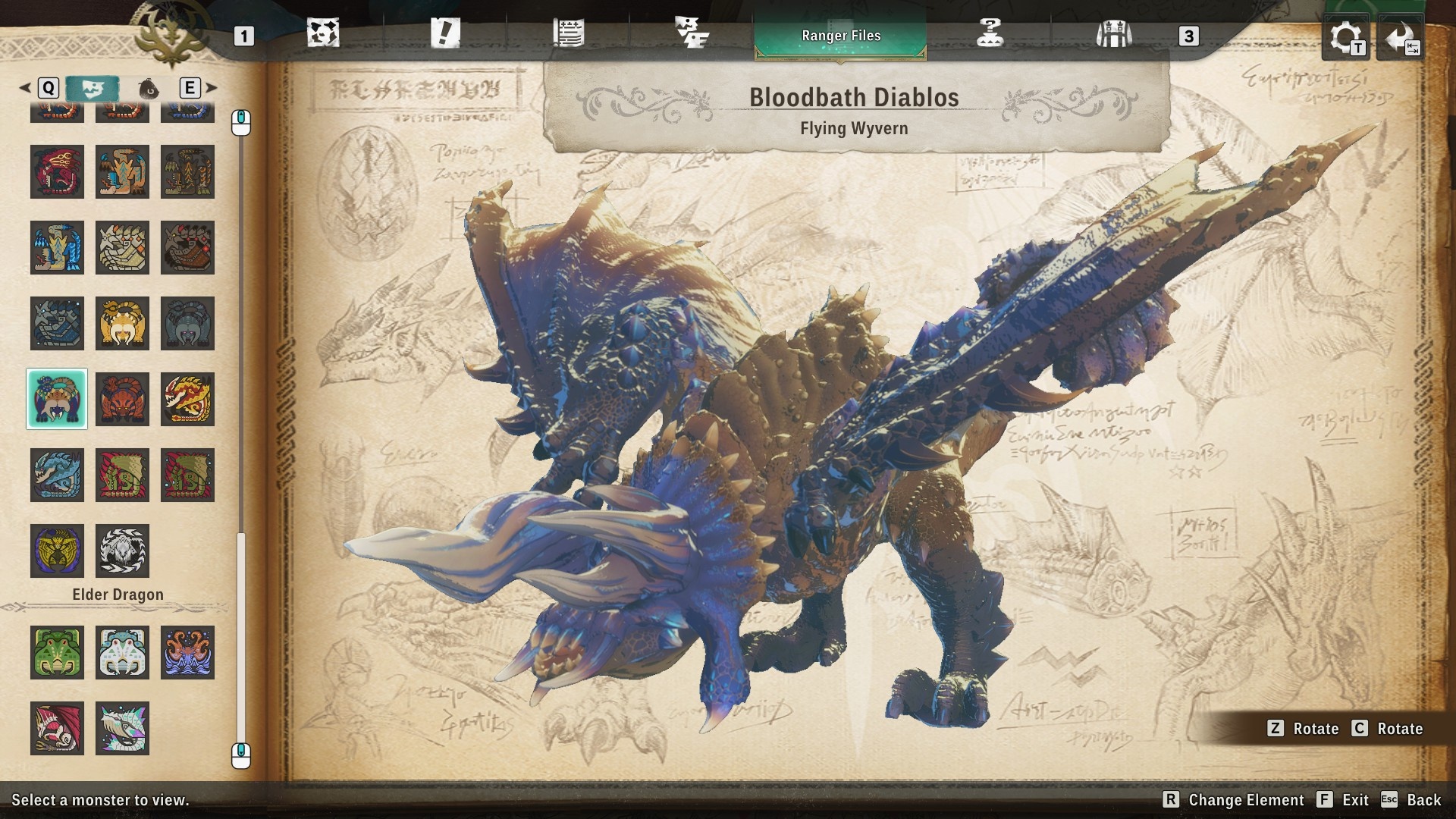Open the Ranger Files tab
Screen dimensions: 1456x819
click(840, 35)
